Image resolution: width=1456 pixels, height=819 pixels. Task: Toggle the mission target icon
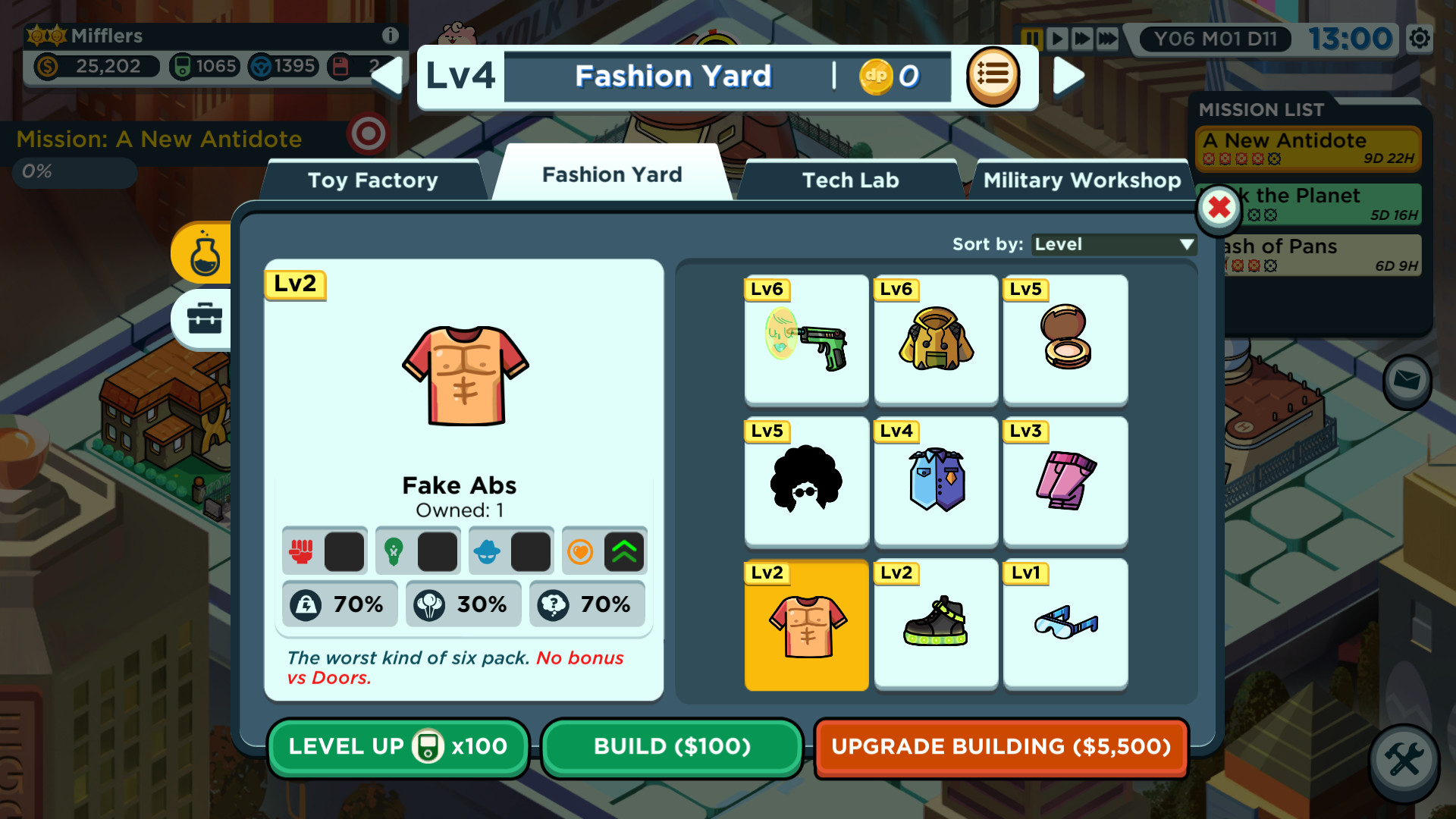(369, 134)
